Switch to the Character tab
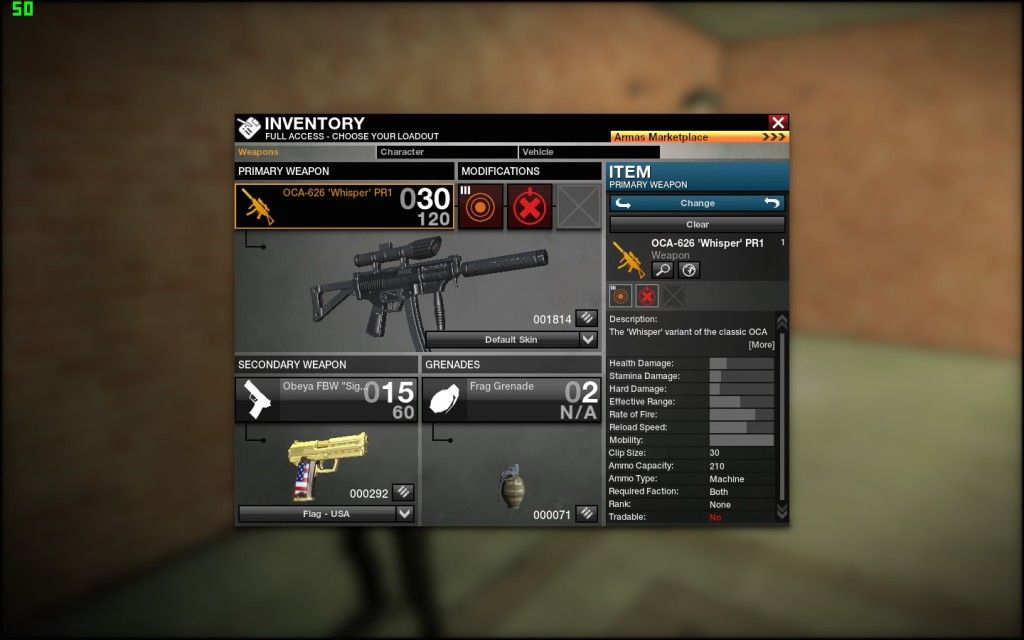Viewport: 1024px width, 640px height. tap(446, 152)
